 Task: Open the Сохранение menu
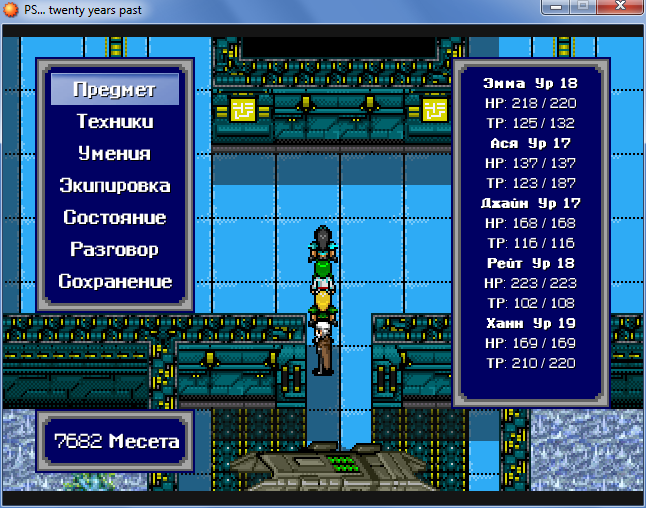[114, 282]
